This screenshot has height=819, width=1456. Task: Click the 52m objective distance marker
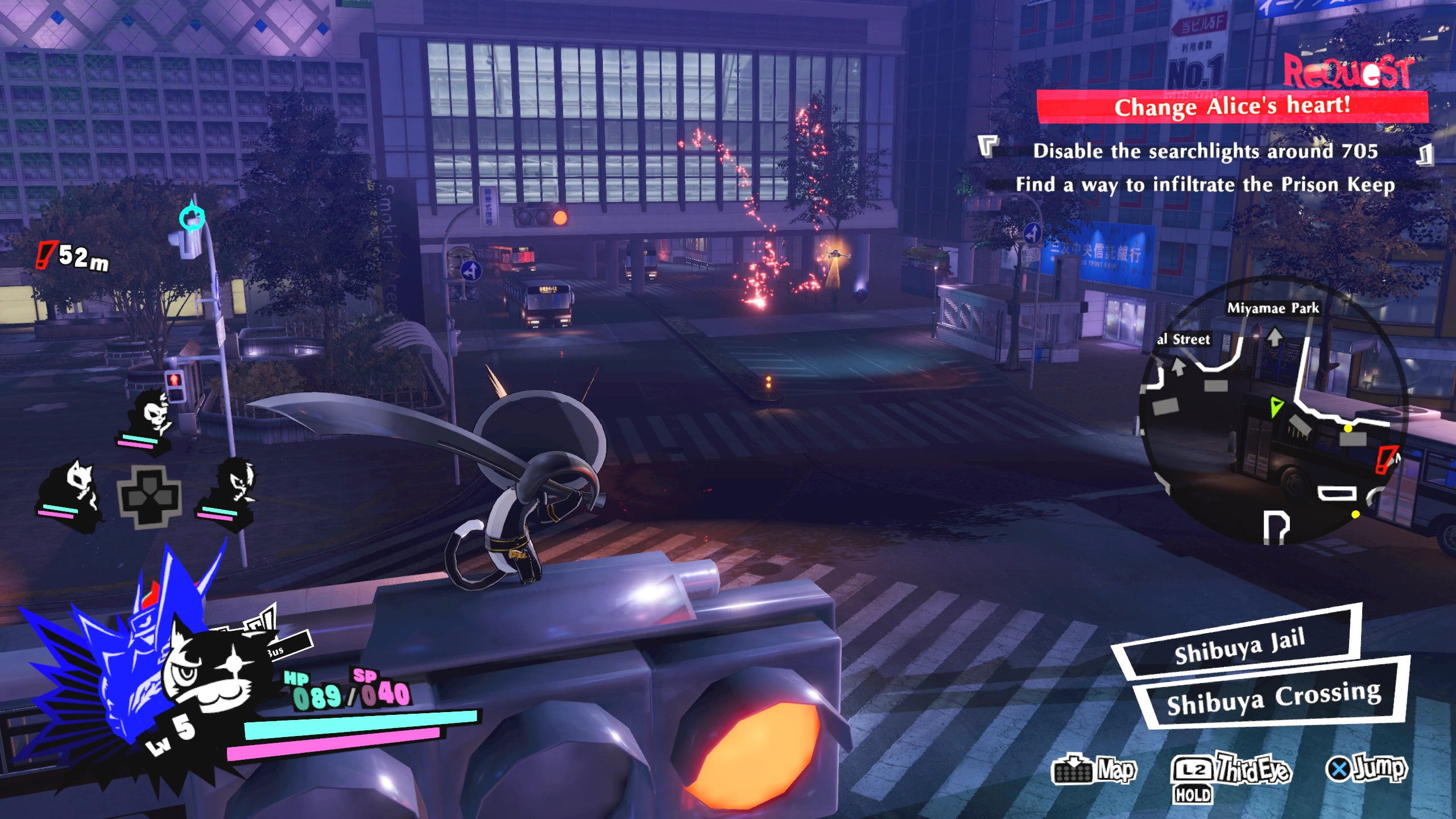tap(74, 256)
